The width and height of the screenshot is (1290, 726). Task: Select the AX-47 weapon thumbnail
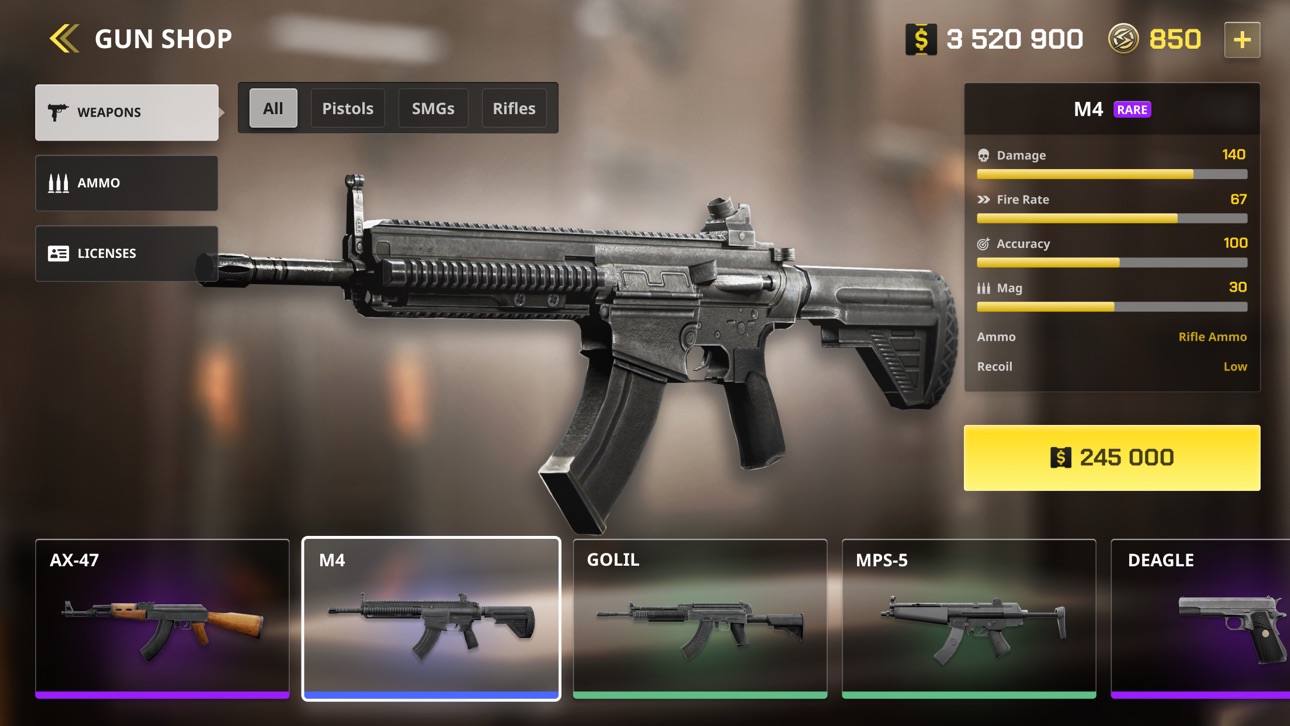(162, 618)
